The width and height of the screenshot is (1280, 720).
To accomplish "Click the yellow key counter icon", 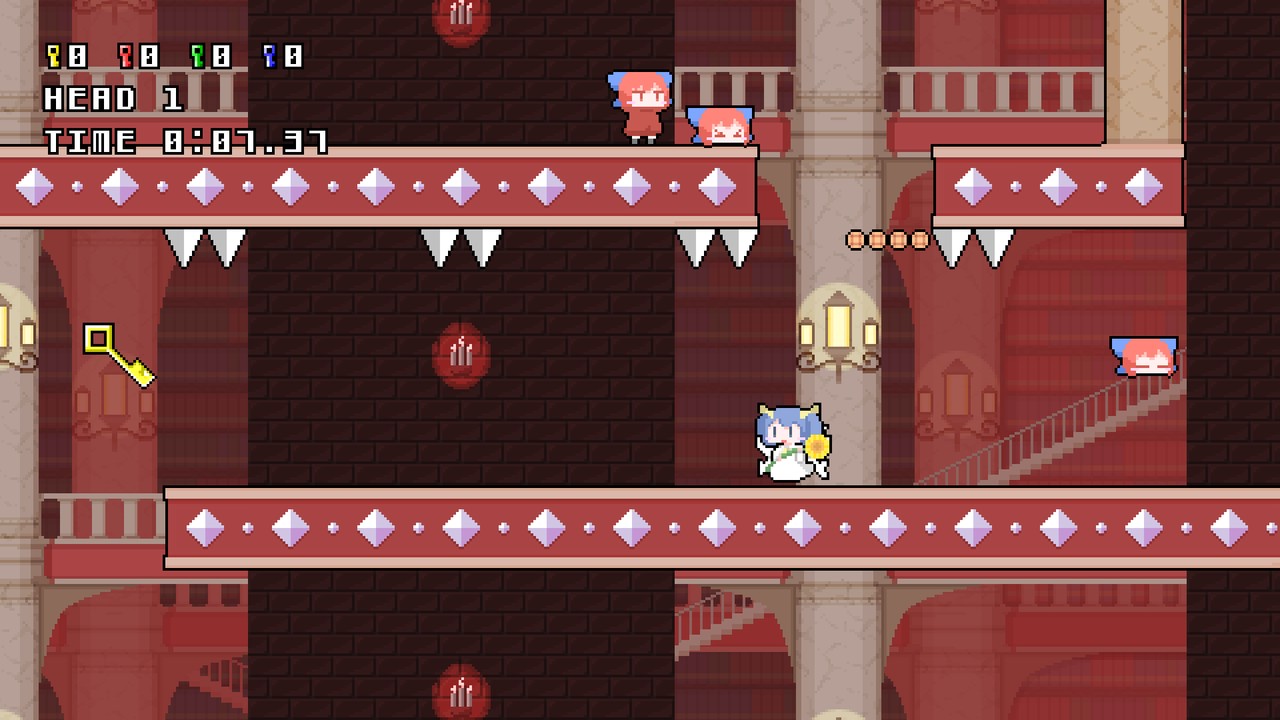I will pos(52,57).
